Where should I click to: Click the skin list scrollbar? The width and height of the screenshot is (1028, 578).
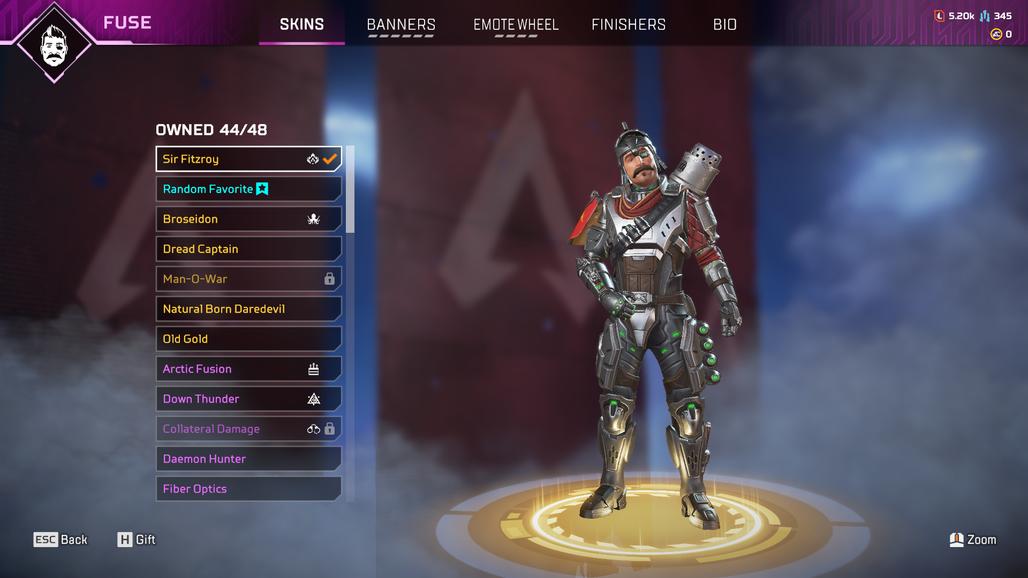[x=350, y=190]
